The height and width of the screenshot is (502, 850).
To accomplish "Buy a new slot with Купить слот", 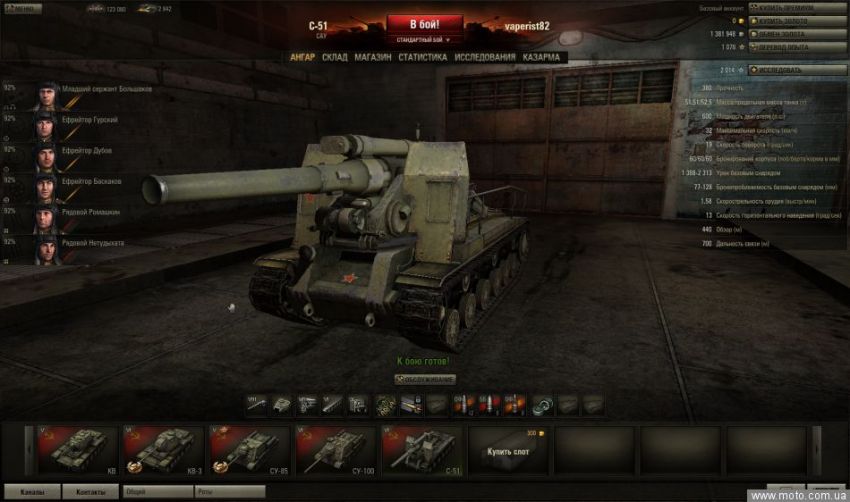I will [505, 448].
